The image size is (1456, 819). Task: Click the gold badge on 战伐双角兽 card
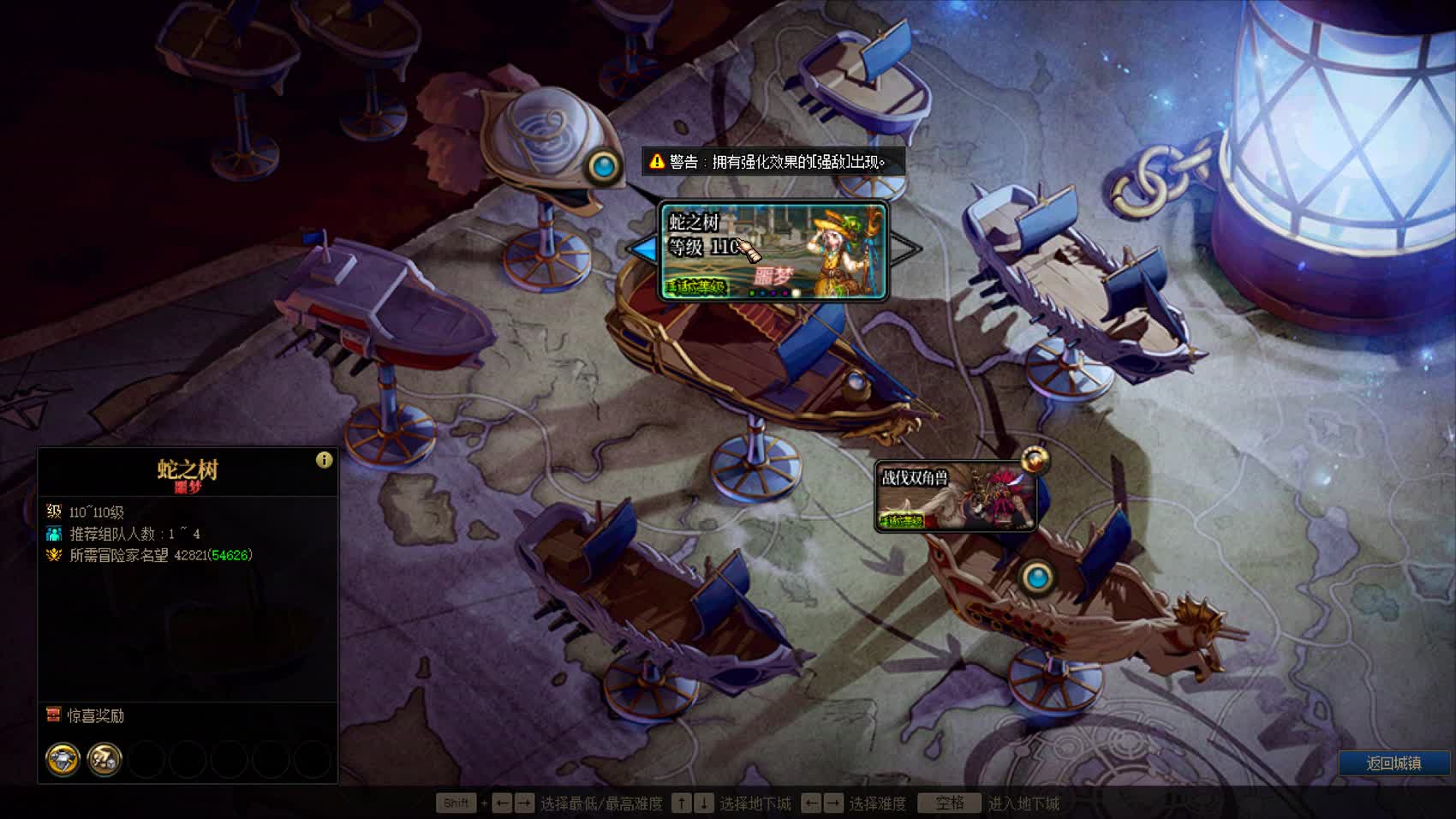(x=1035, y=460)
